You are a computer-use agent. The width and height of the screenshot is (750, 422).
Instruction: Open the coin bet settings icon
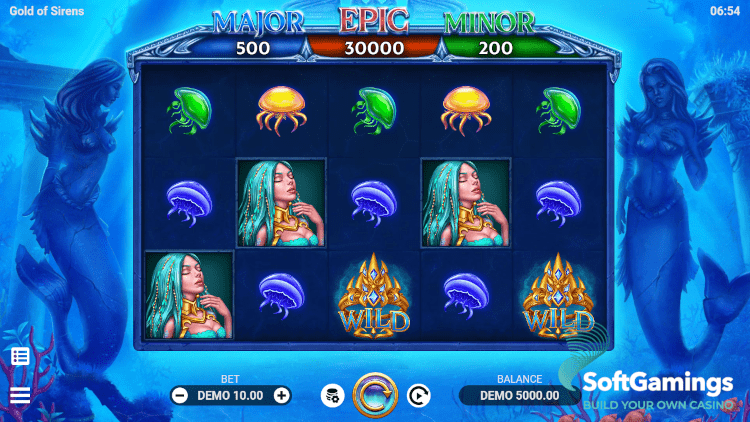(332, 395)
